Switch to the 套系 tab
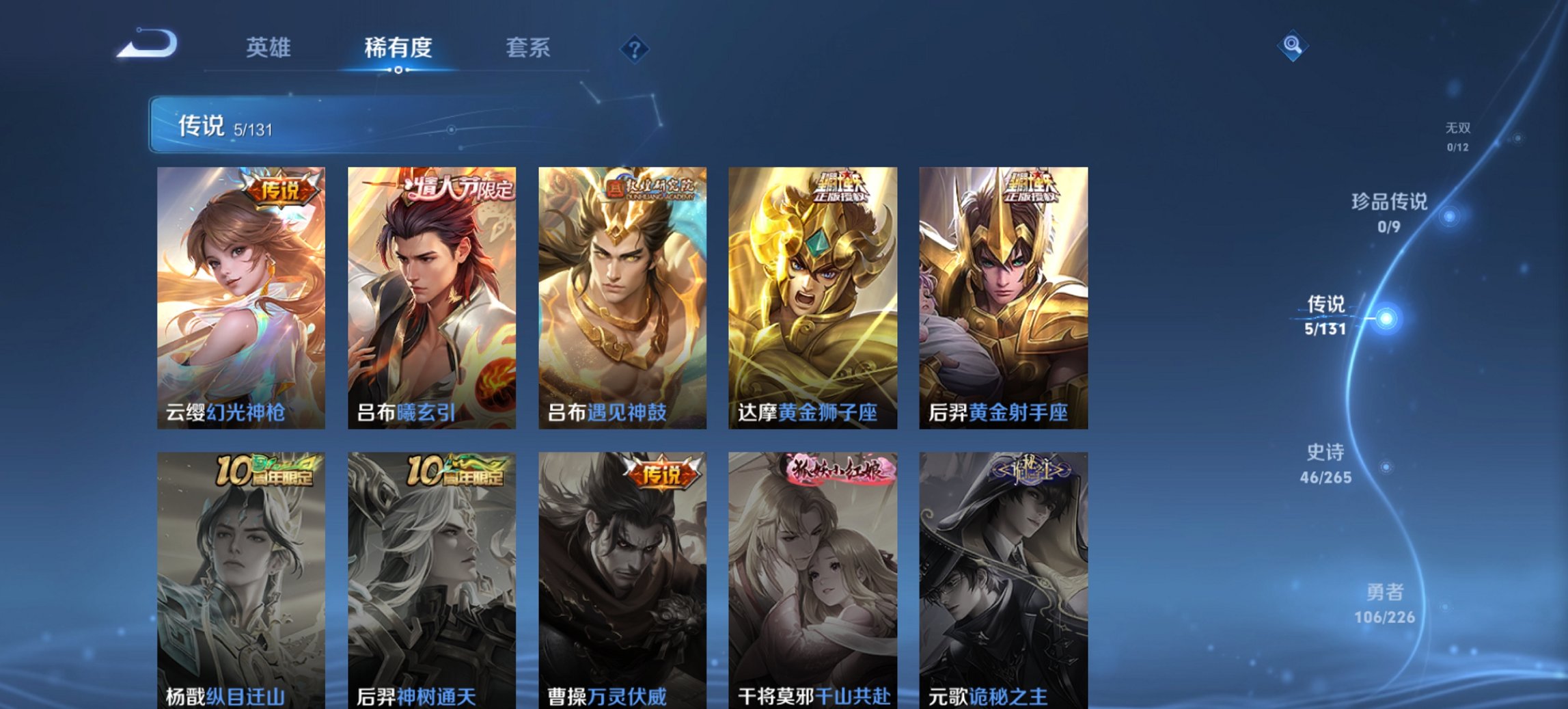This screenshot has width=1568, height=709. [x=528, y=48]
